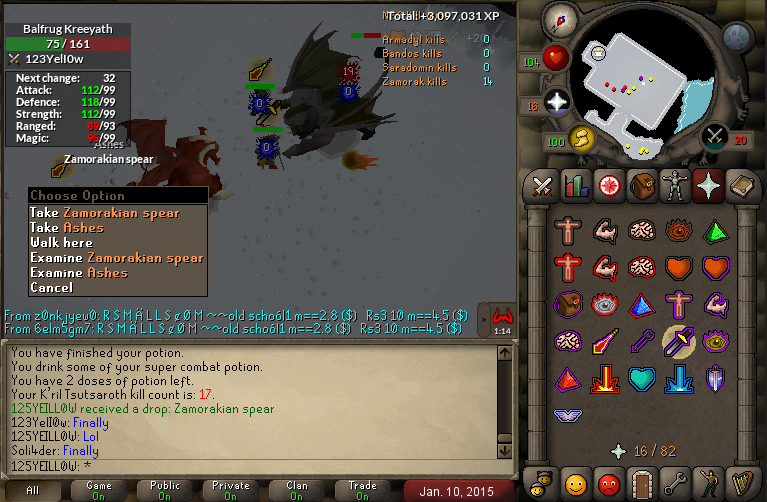Viewport: 767px width, 502px height.
Task: Switch to the skills bar-chart tab
Action: 575,185
